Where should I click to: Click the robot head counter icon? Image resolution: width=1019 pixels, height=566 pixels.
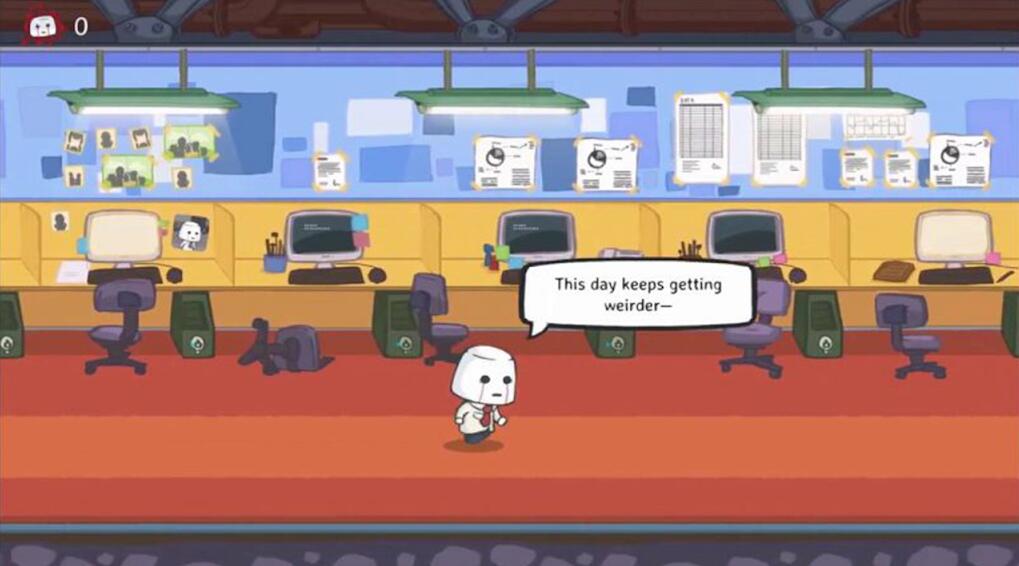tap(43, 27)
